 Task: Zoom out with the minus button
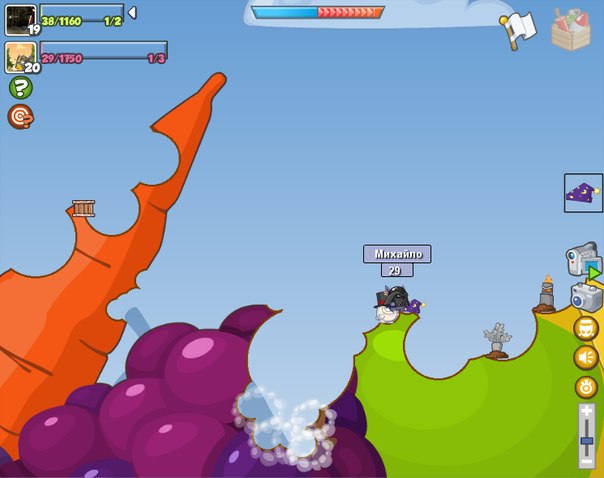tap(586, 462)
